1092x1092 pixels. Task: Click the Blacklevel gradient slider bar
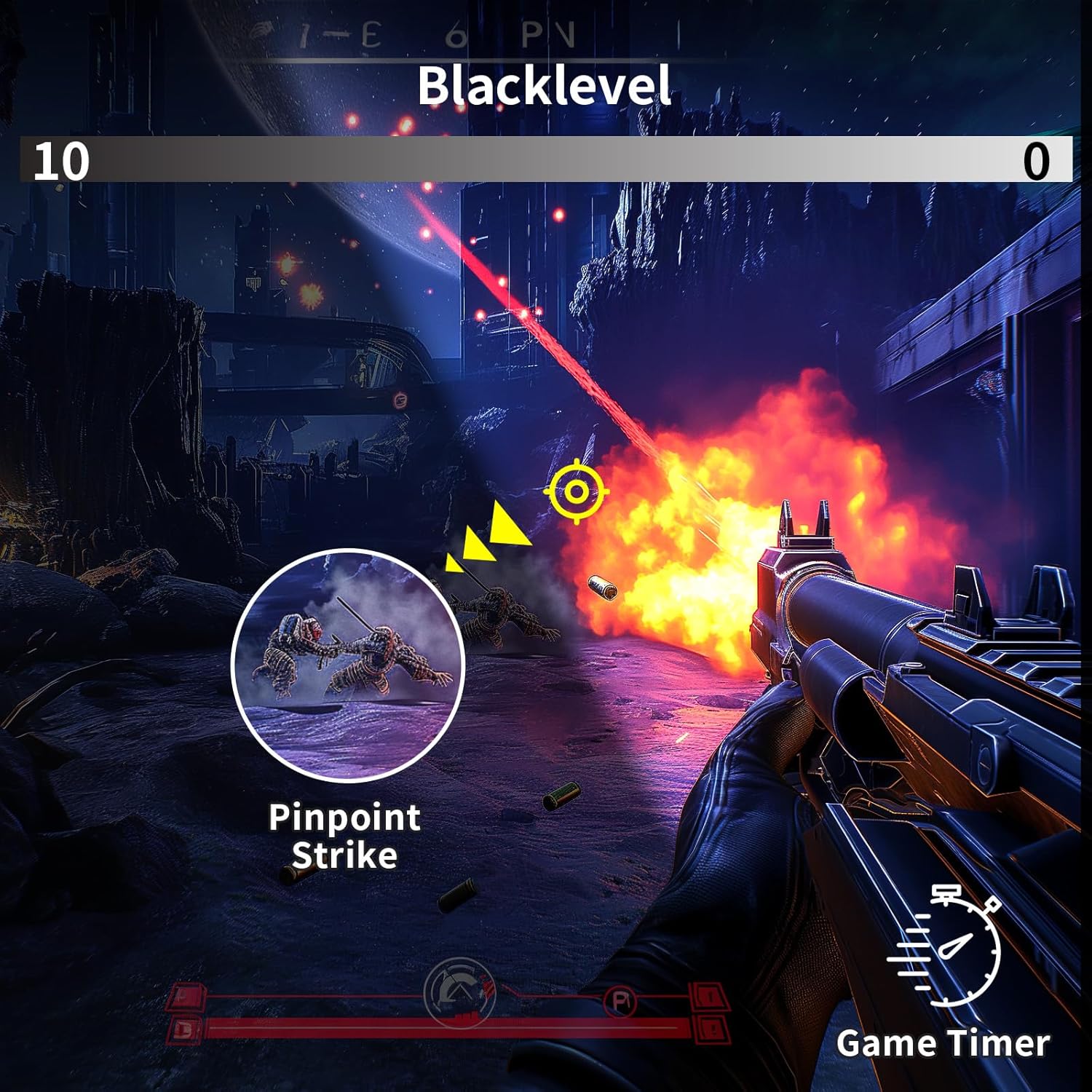(546, 159)
